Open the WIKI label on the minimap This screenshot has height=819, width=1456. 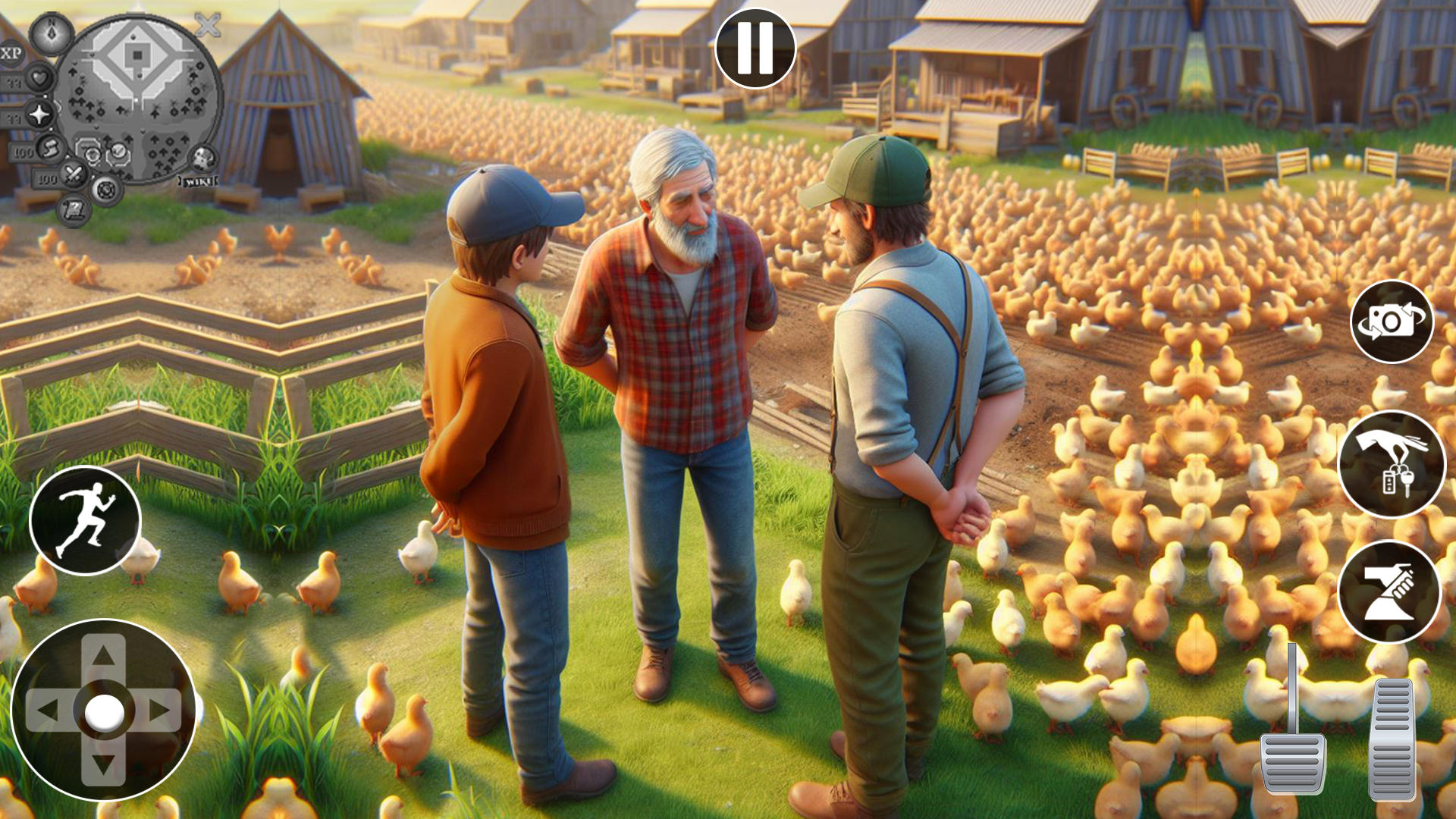tap(198, 180)
